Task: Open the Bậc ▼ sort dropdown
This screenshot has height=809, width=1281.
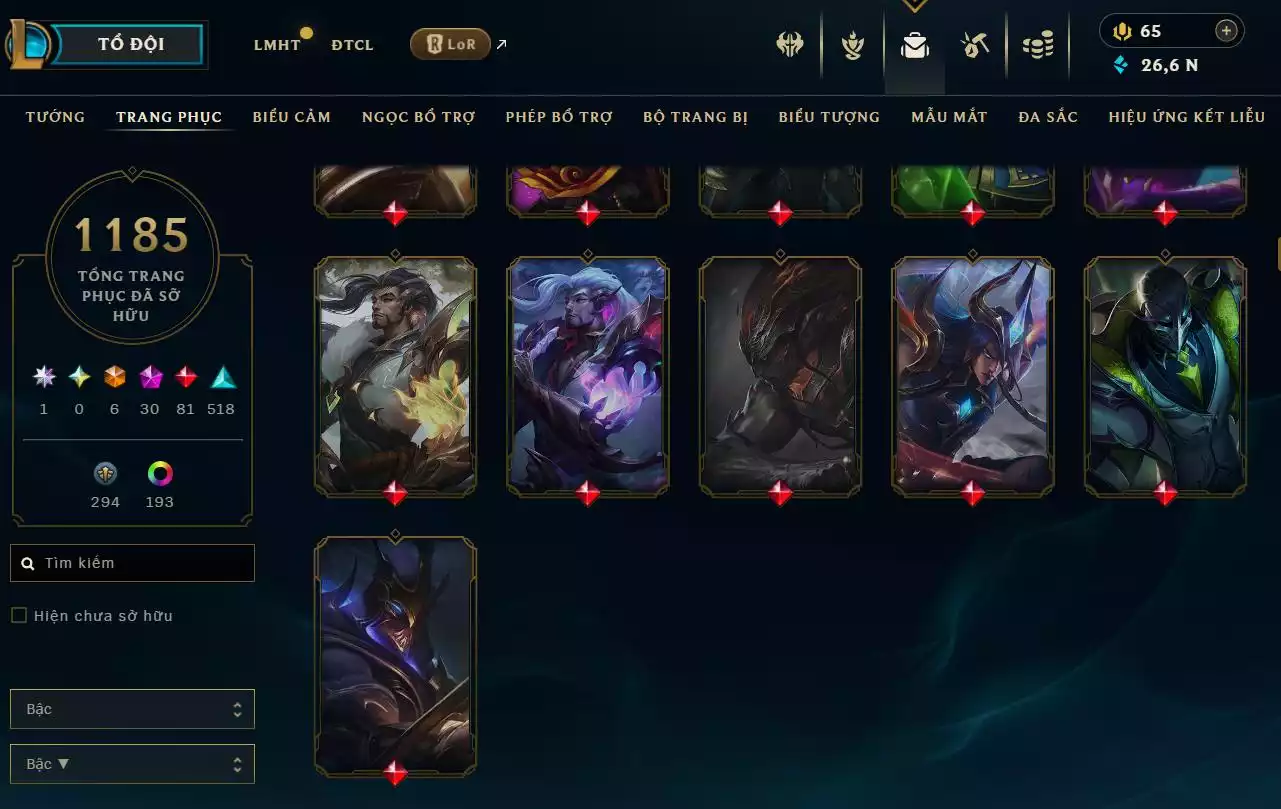Action: tap(132, 764)
